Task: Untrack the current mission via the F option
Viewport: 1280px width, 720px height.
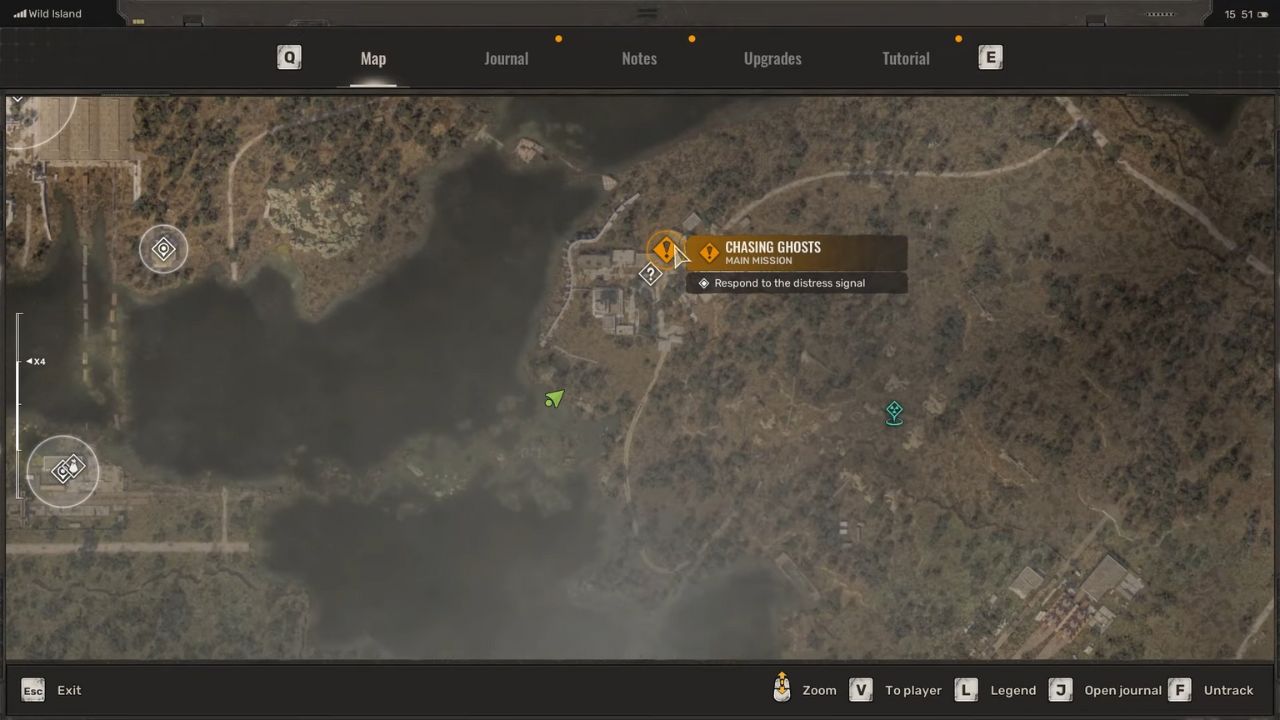Action: click(x=1180, y=690)
